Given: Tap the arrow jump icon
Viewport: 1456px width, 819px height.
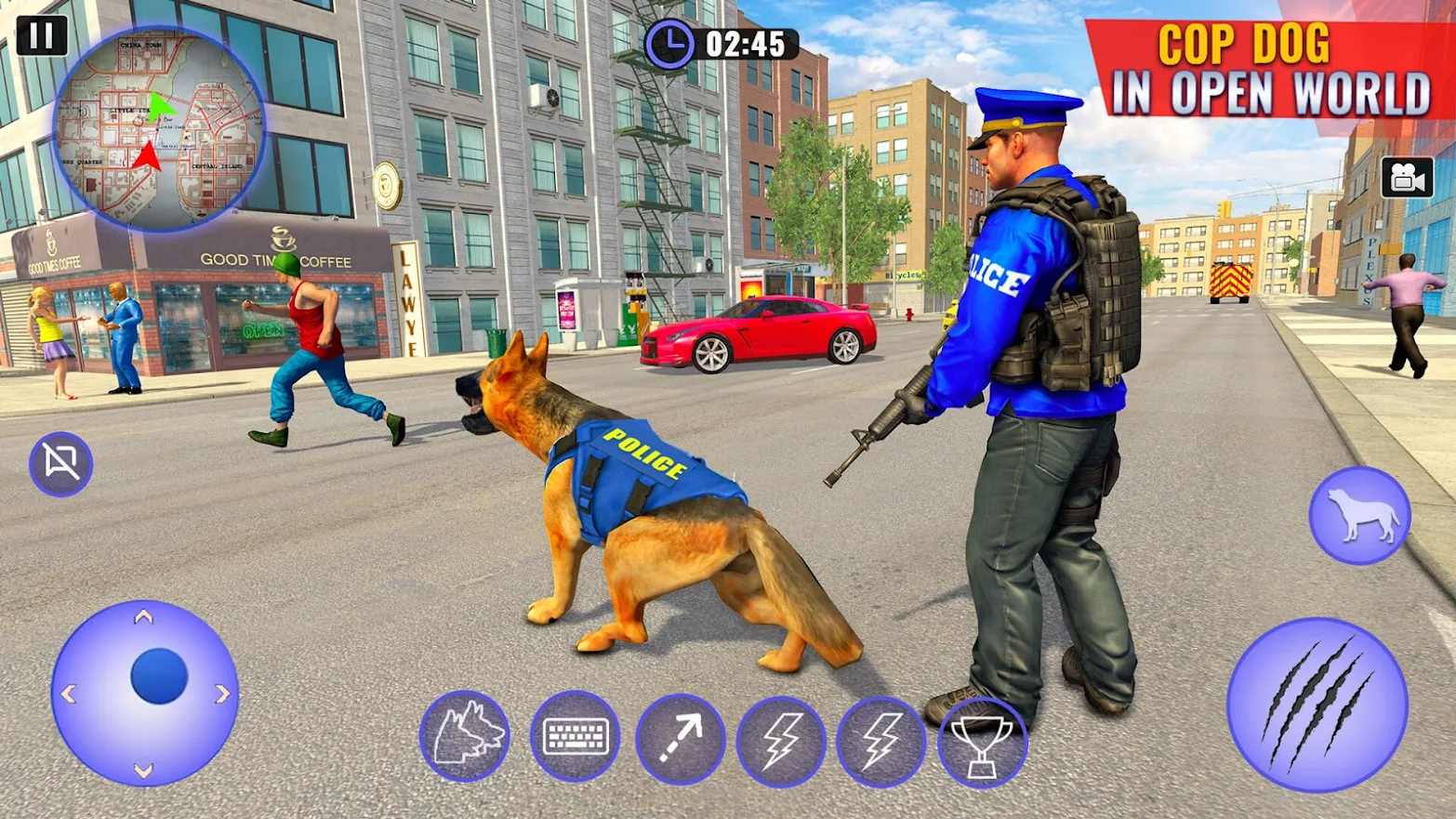Looking at the screenshot, I should point(679,735).
